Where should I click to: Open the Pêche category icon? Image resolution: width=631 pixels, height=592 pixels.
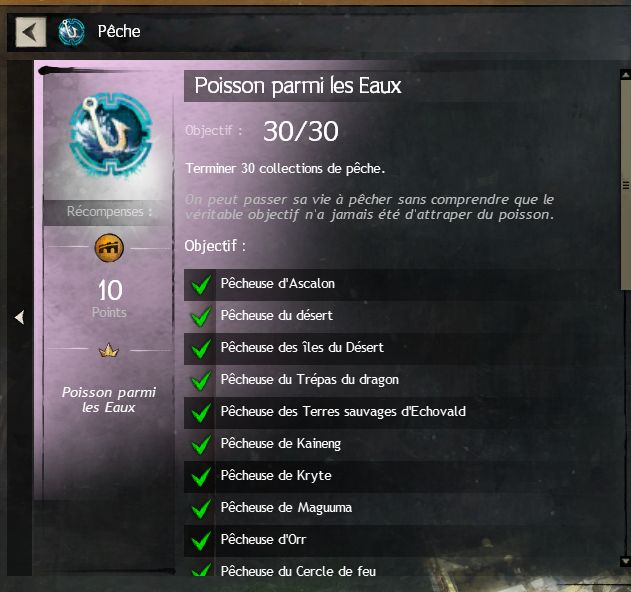click(71, 31)
